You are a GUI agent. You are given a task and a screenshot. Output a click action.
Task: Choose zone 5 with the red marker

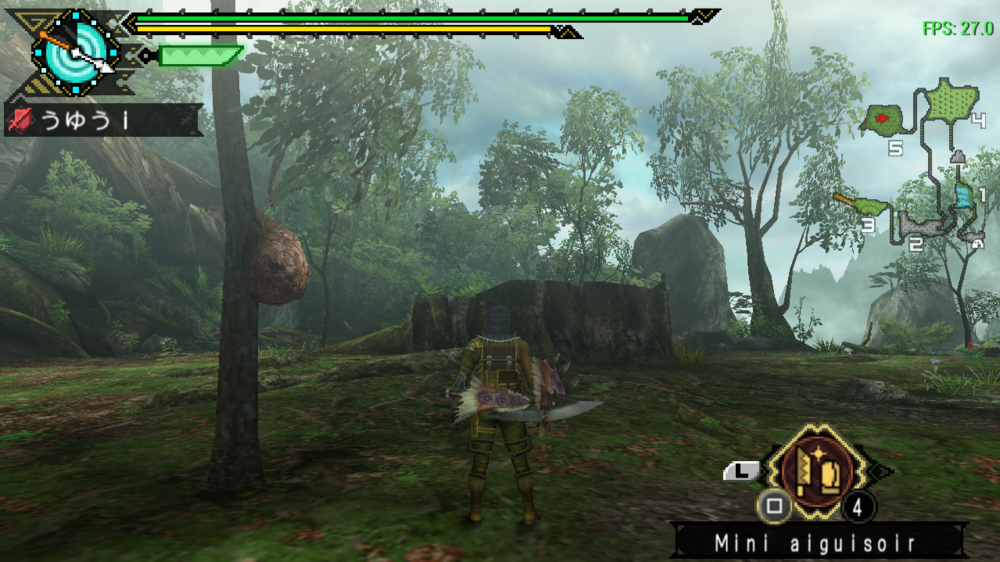(x=885, y=121)
